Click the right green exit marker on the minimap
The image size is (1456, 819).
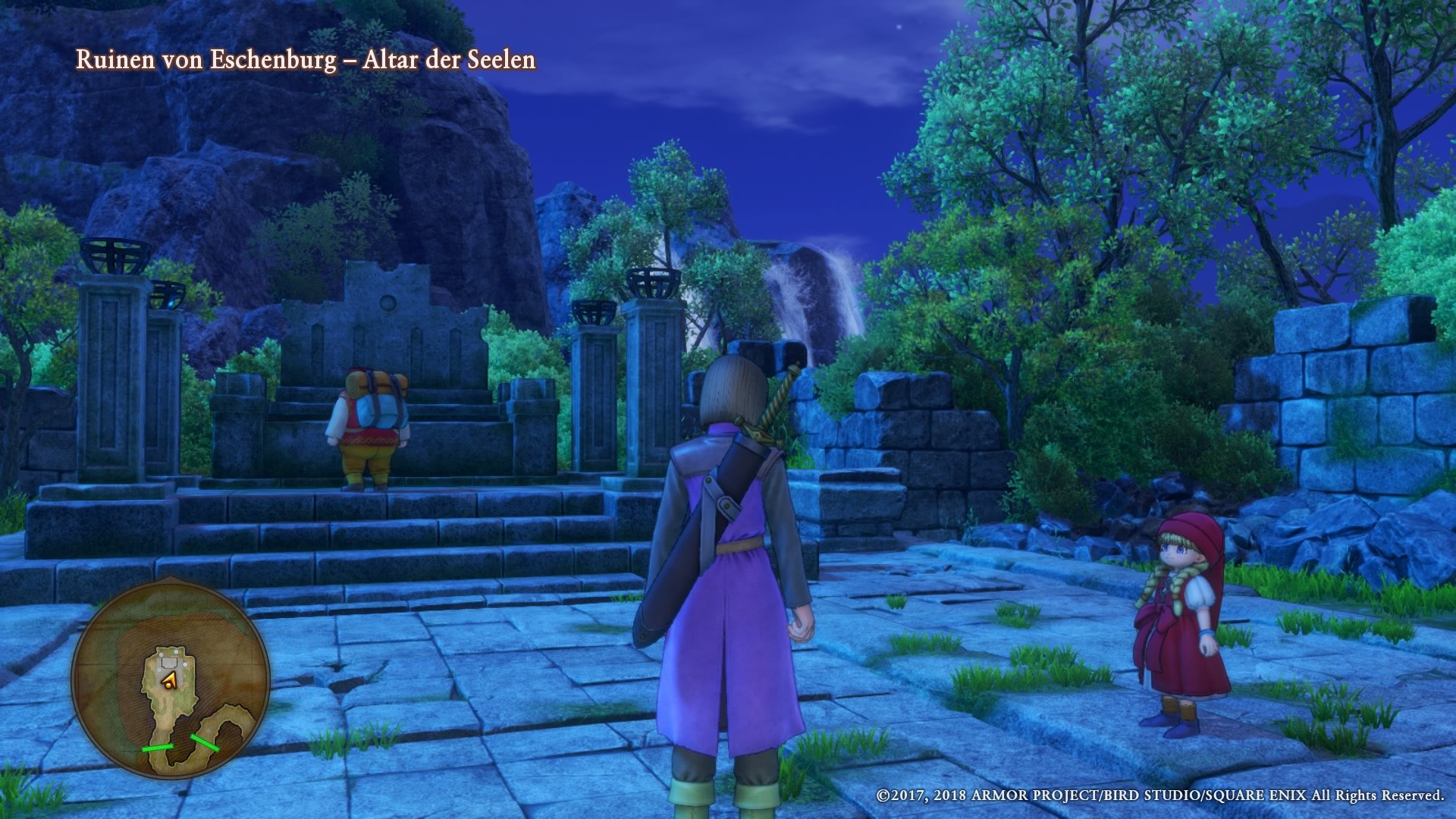205,742
